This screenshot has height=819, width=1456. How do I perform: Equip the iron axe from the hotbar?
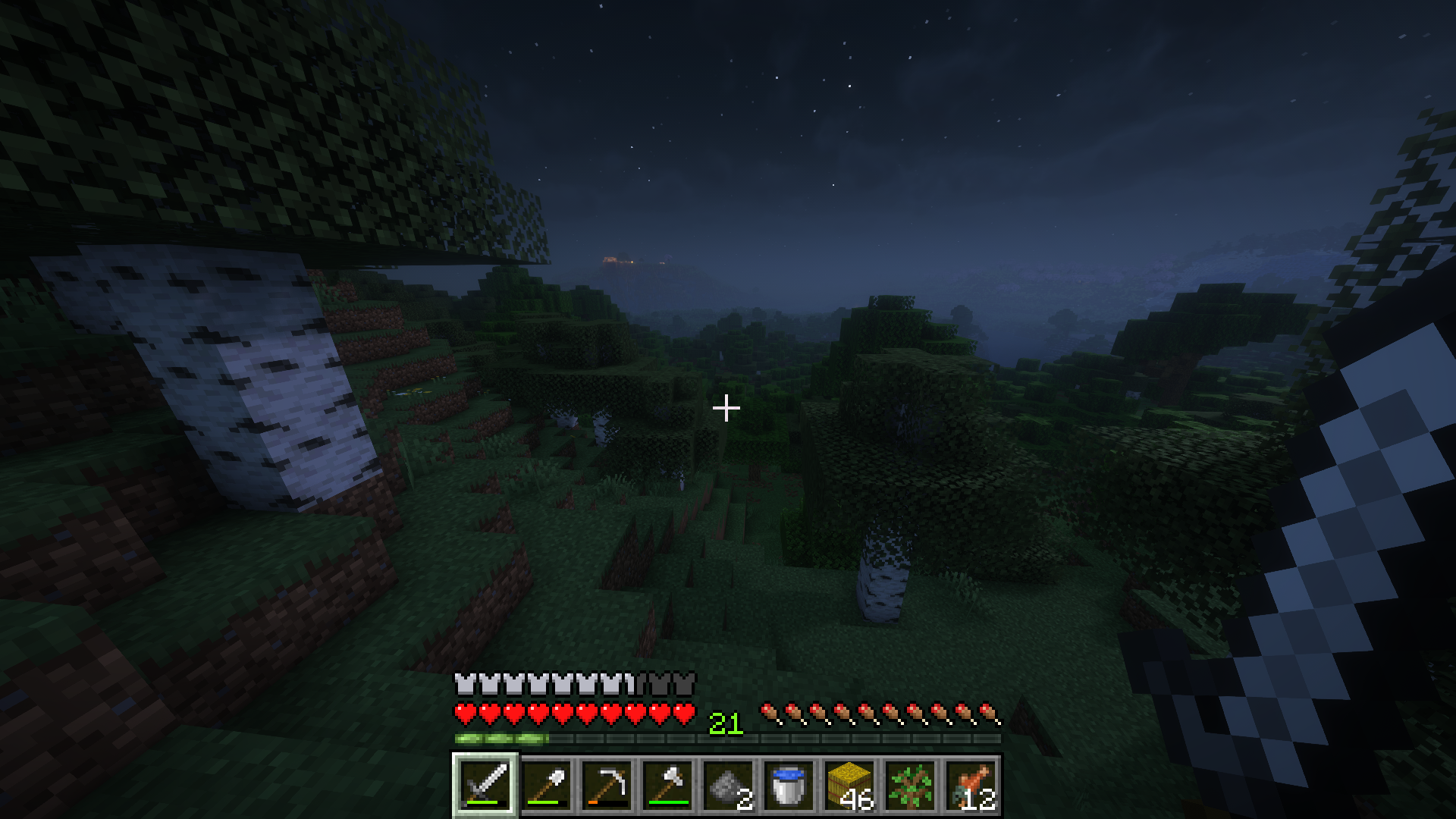point(667,785)
